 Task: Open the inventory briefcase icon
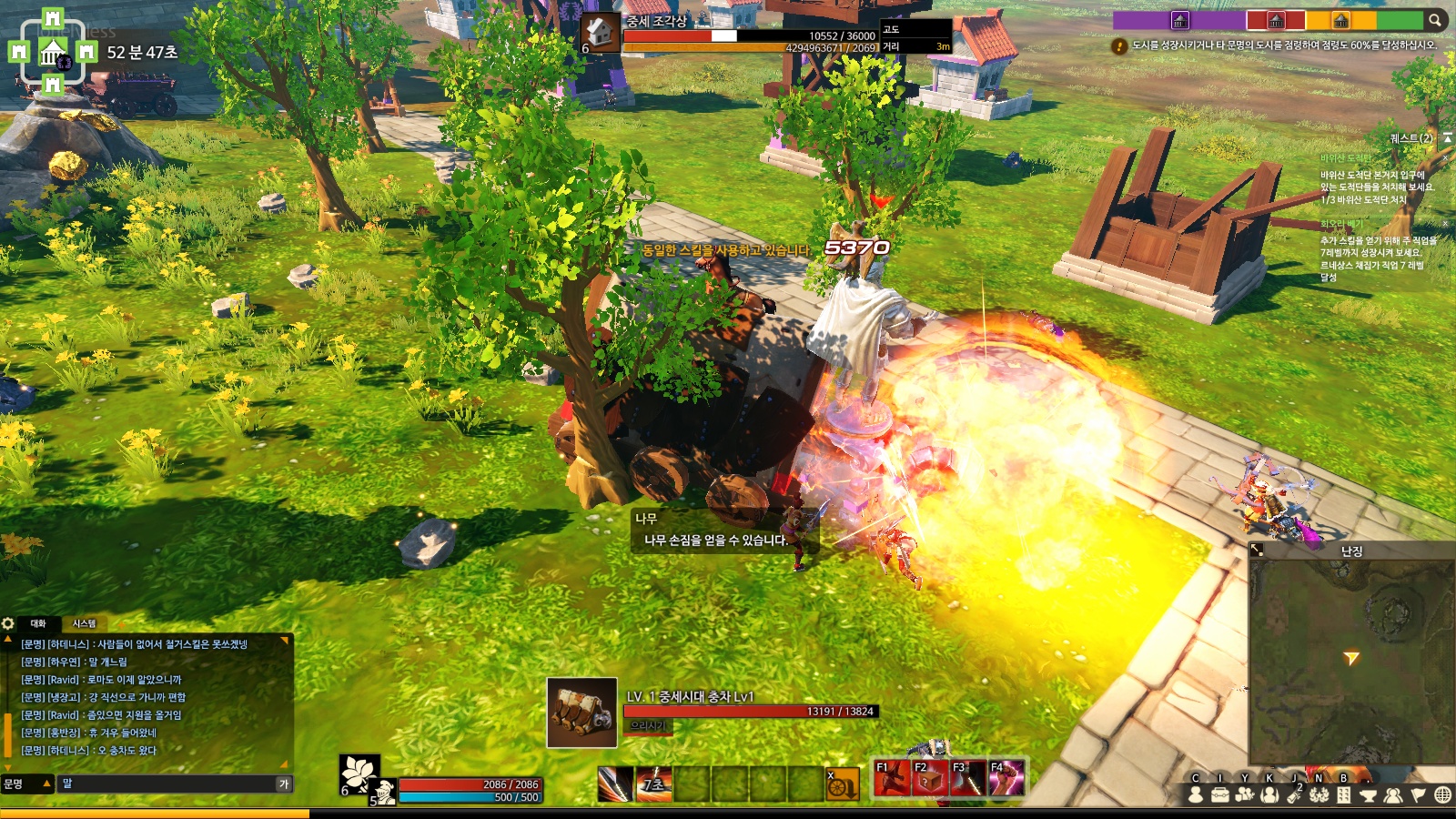pyautogui.click(x=1219, y=795)
